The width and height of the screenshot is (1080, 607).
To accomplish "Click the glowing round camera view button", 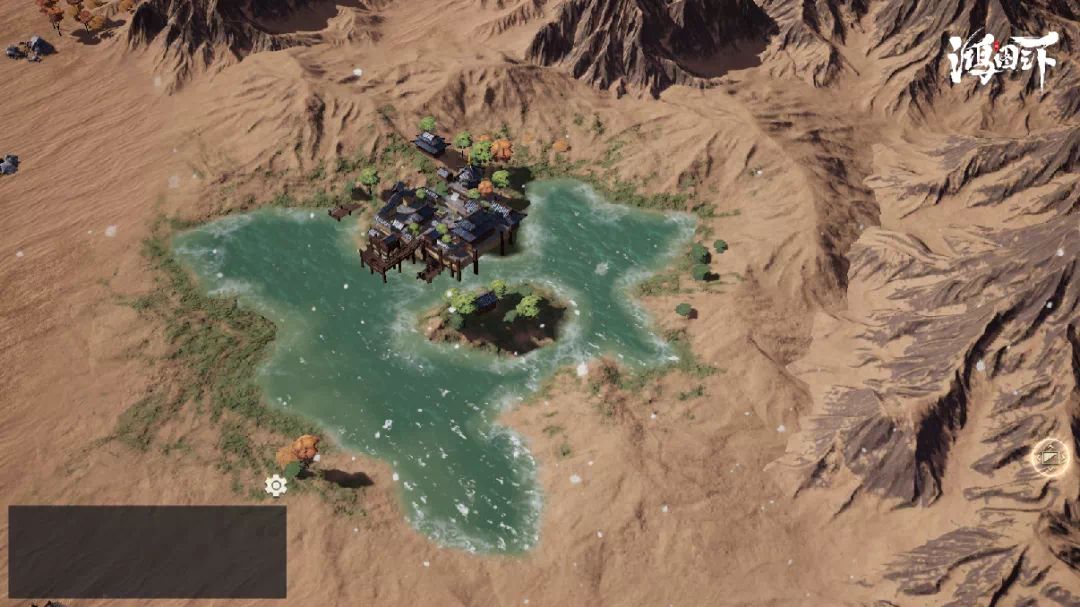I will tap(1049, 457).
